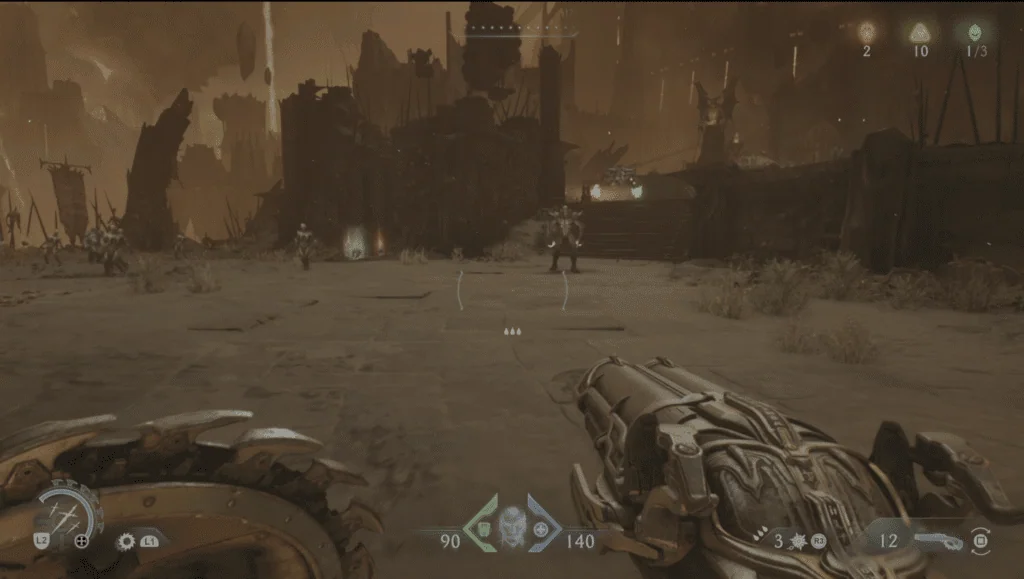Select the triangular resource icon

[x=921, y=32]
